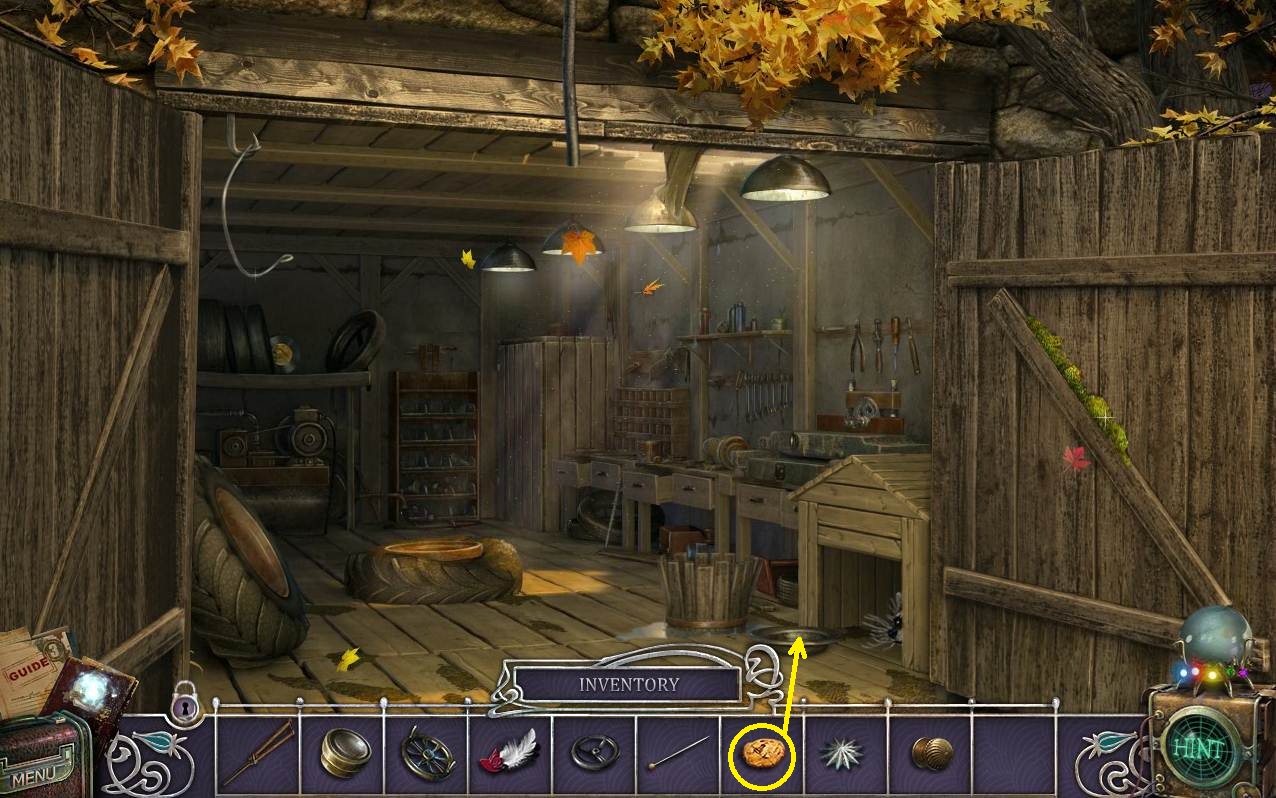This screenshot has height=798, width=1276.
Task: Select the cookie in the inventory
Action: 762,752
